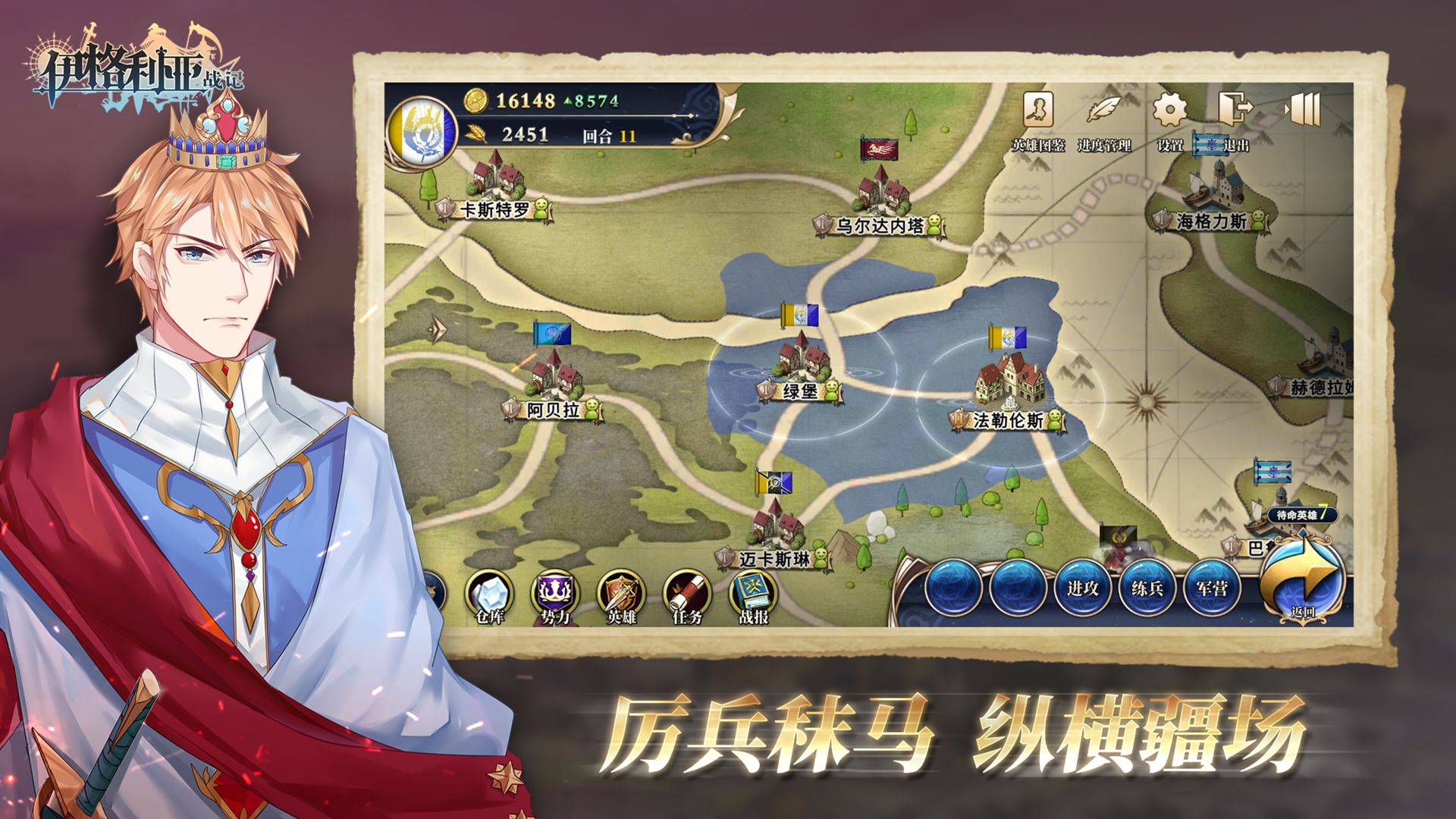Select the 法勒伦斯 city label
This screenshot has width=1456, height=819.
pyautogui.click(x=1008, y=419)
